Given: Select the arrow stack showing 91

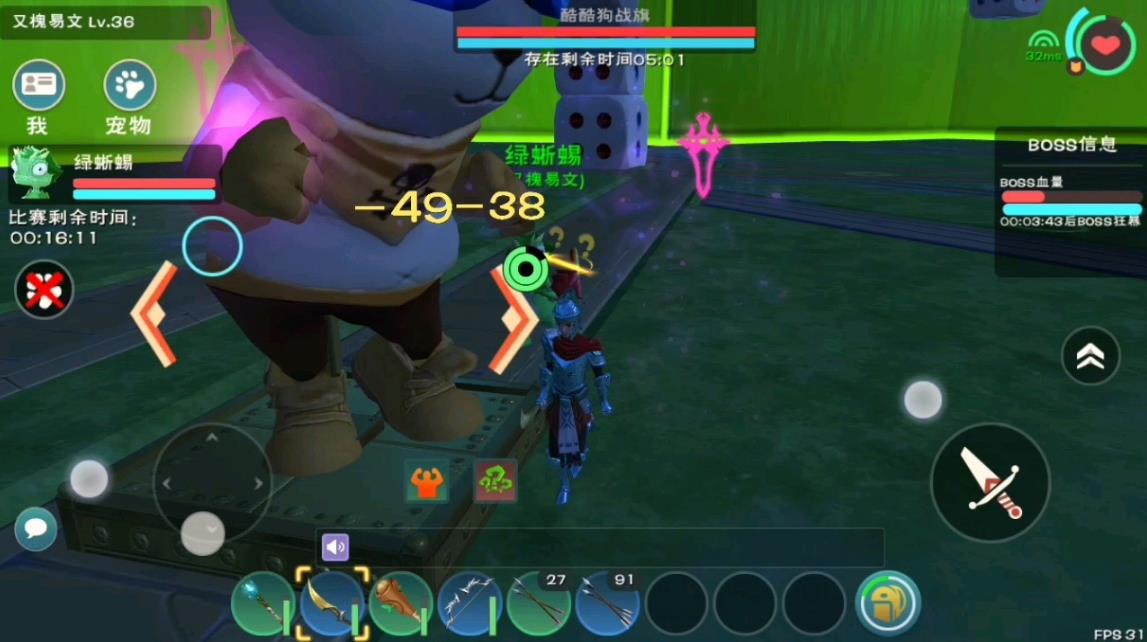Looking at the screenshot, I should [x=606, y=604].
